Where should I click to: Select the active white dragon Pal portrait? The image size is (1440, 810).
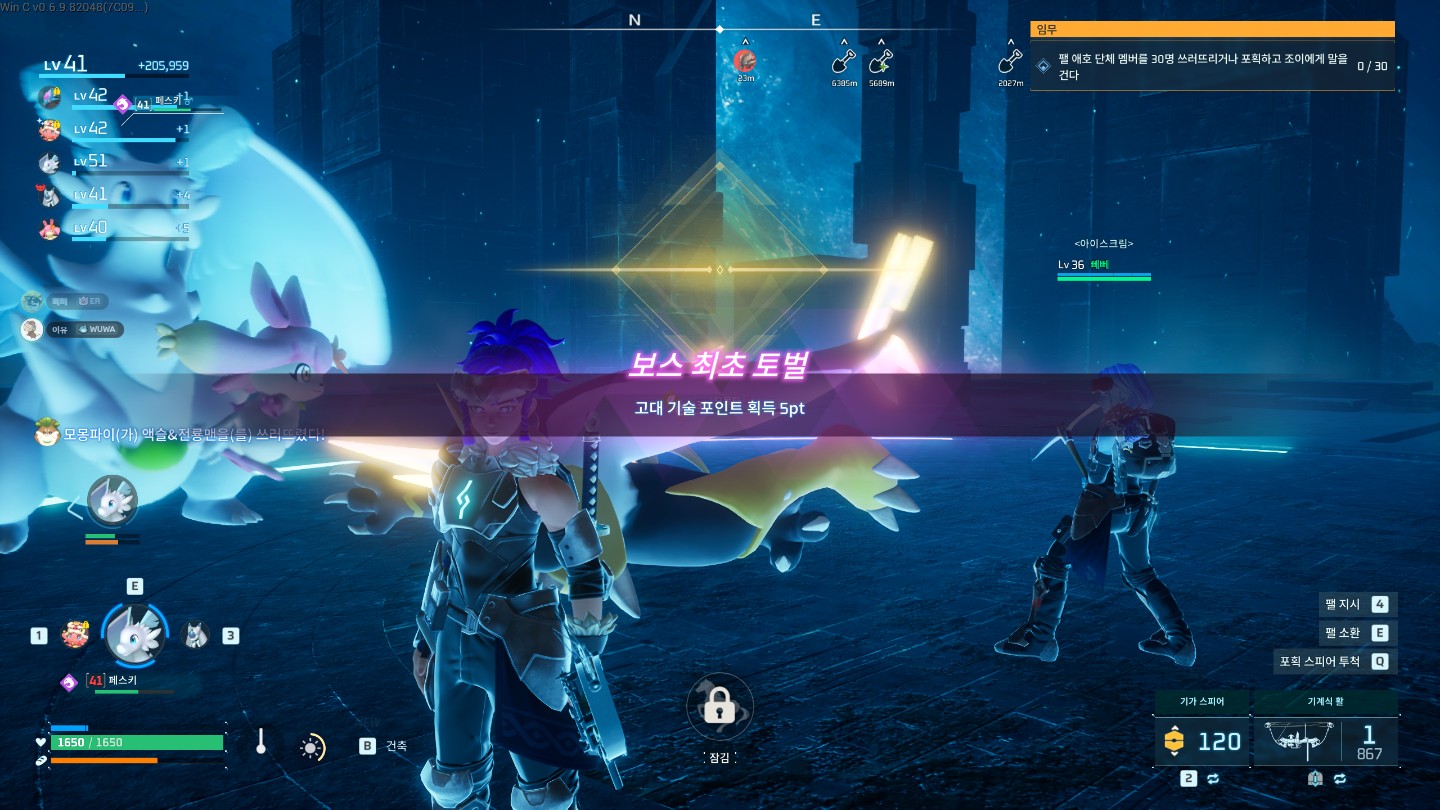[133, 634]
